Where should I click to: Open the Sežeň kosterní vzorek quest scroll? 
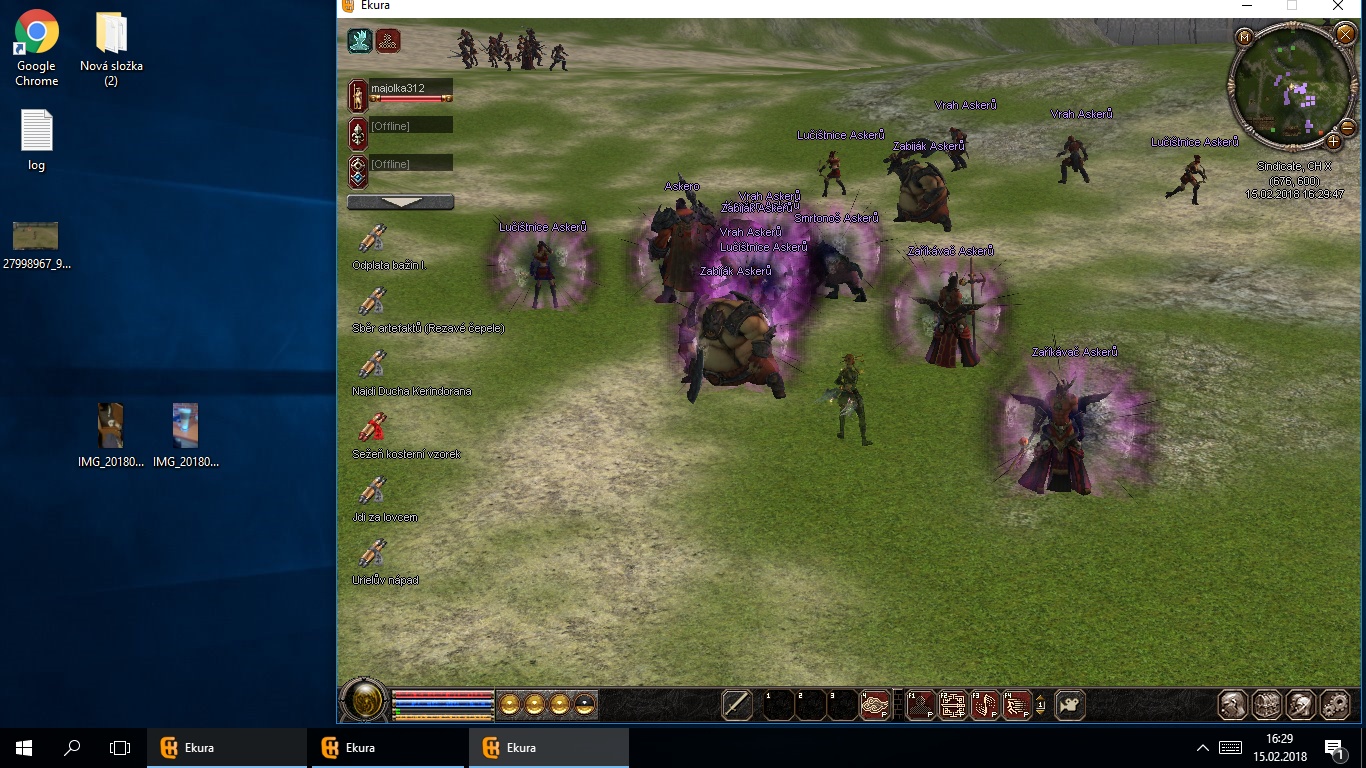point(372,428)
